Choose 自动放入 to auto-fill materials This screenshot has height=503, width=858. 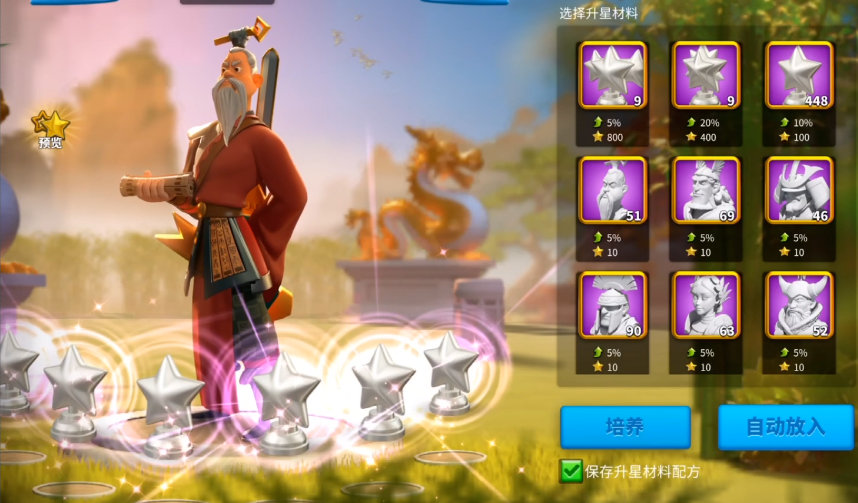point(785,426)
